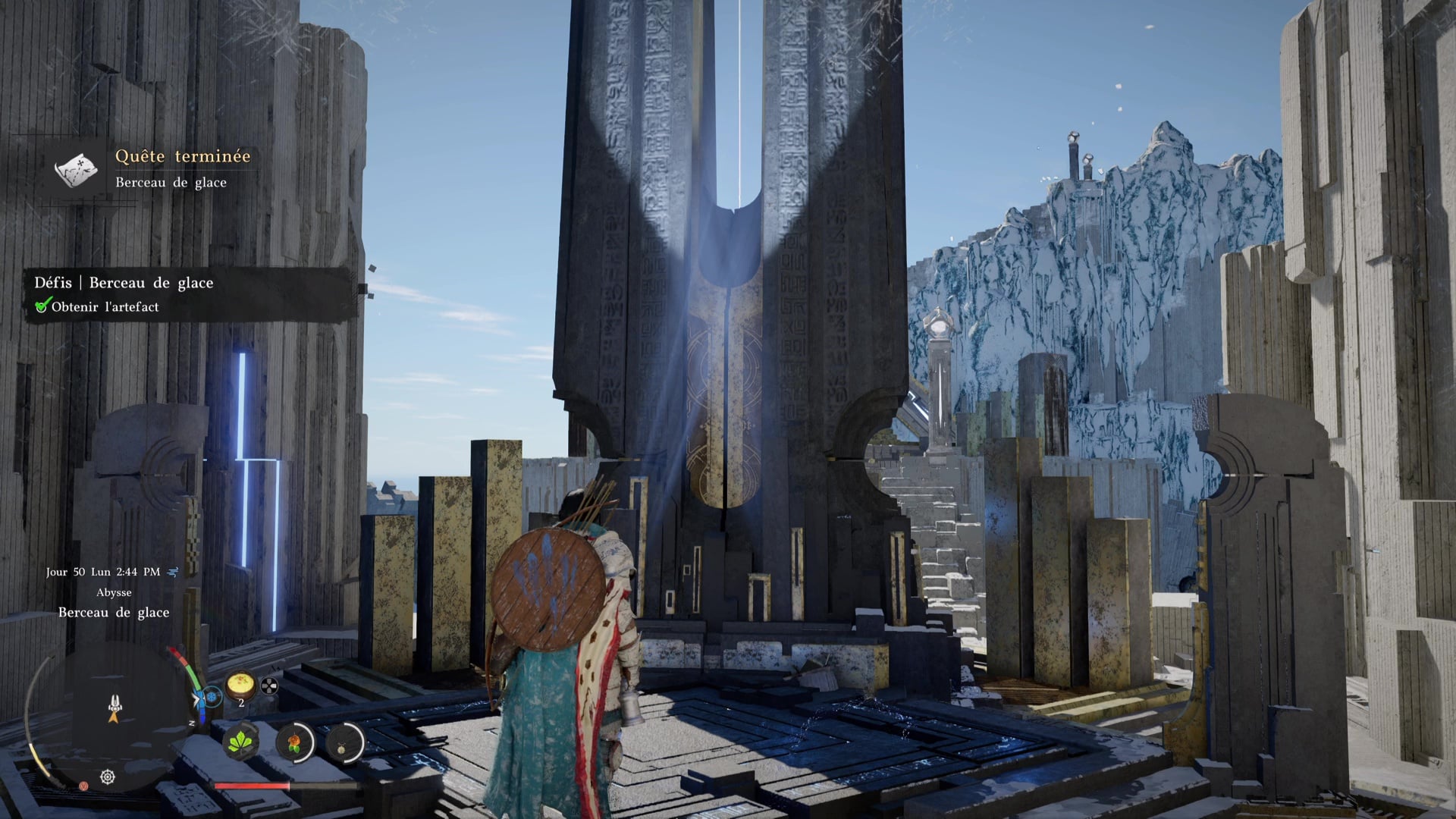Select the four-way d-pad item selector icon

[x=269, y=687]
